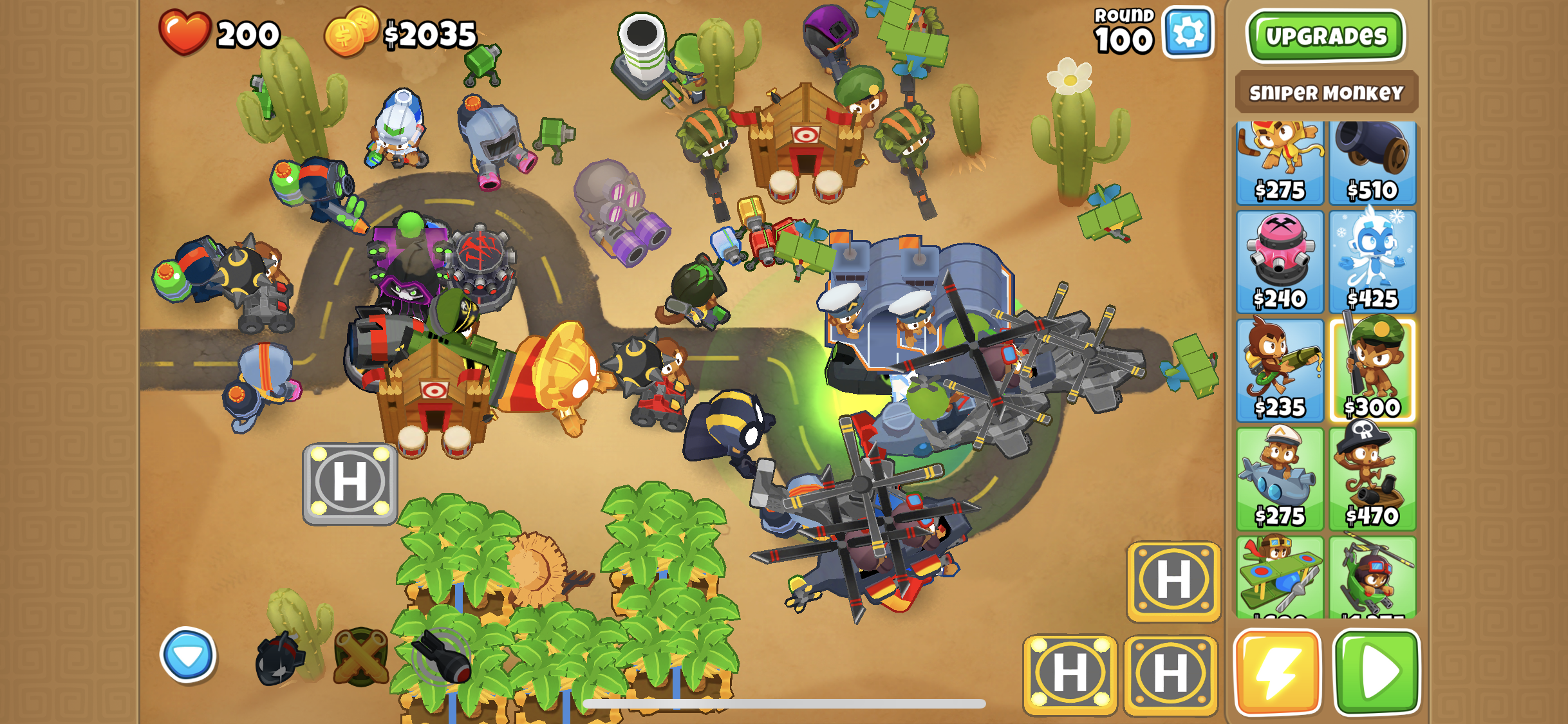
Task: Choose the Glue Gunner for $235
Action: (1280, 371)
